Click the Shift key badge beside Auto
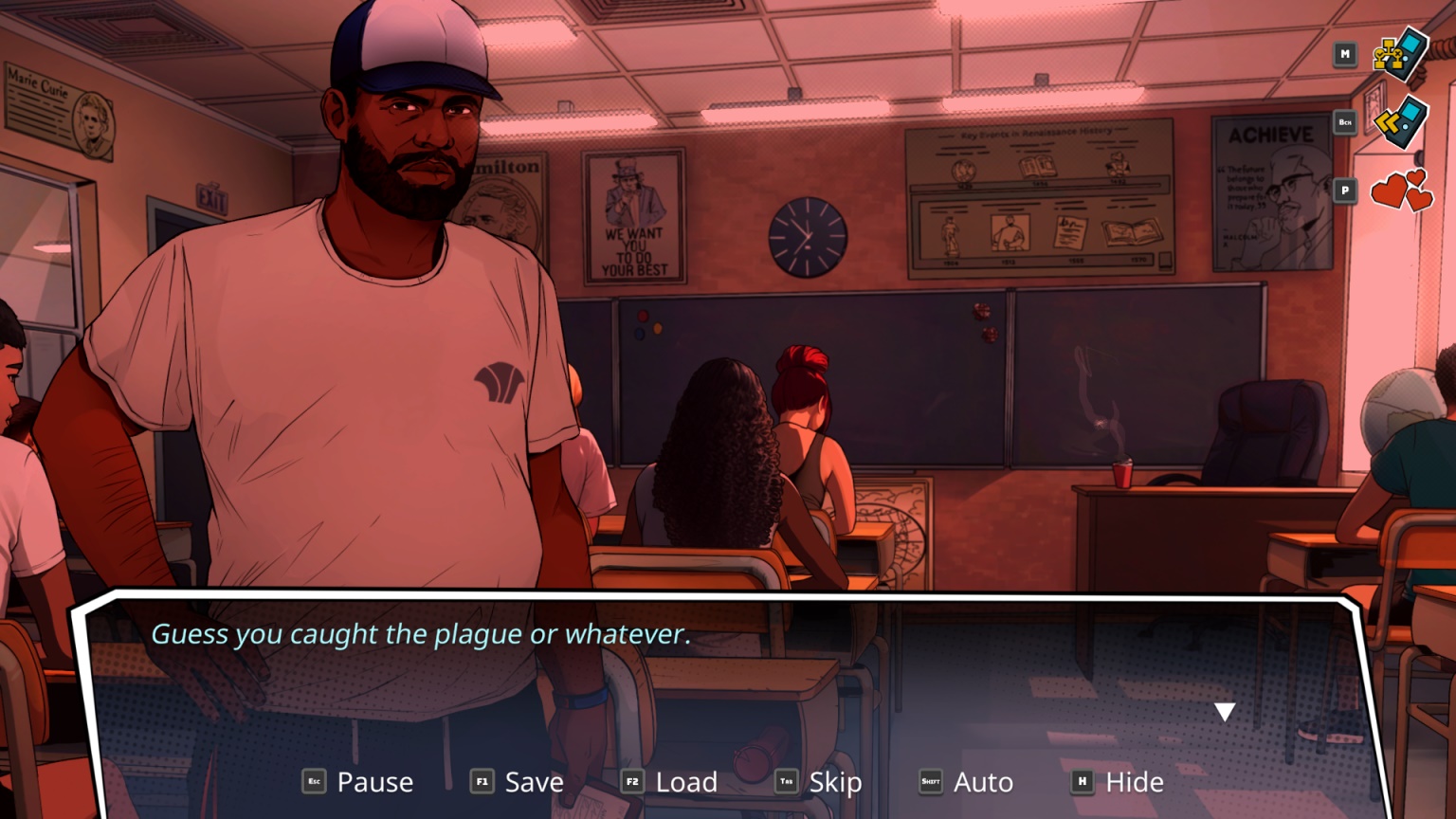Image resolution: width=1456 pixels, height=819 pixels. click(933, 782)
